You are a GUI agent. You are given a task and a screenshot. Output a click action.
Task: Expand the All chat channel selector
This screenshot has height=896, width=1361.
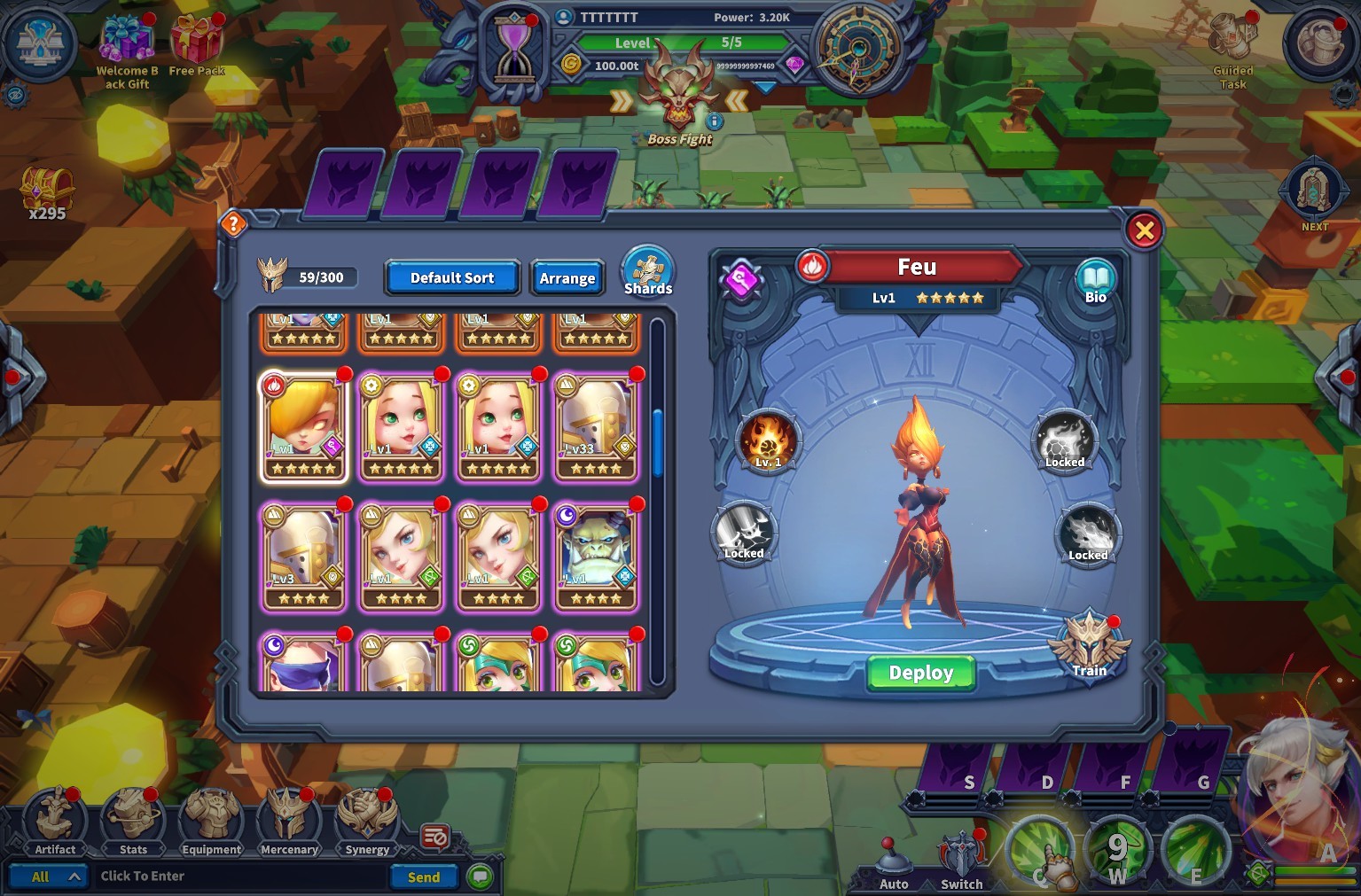[x=50, y=876]
